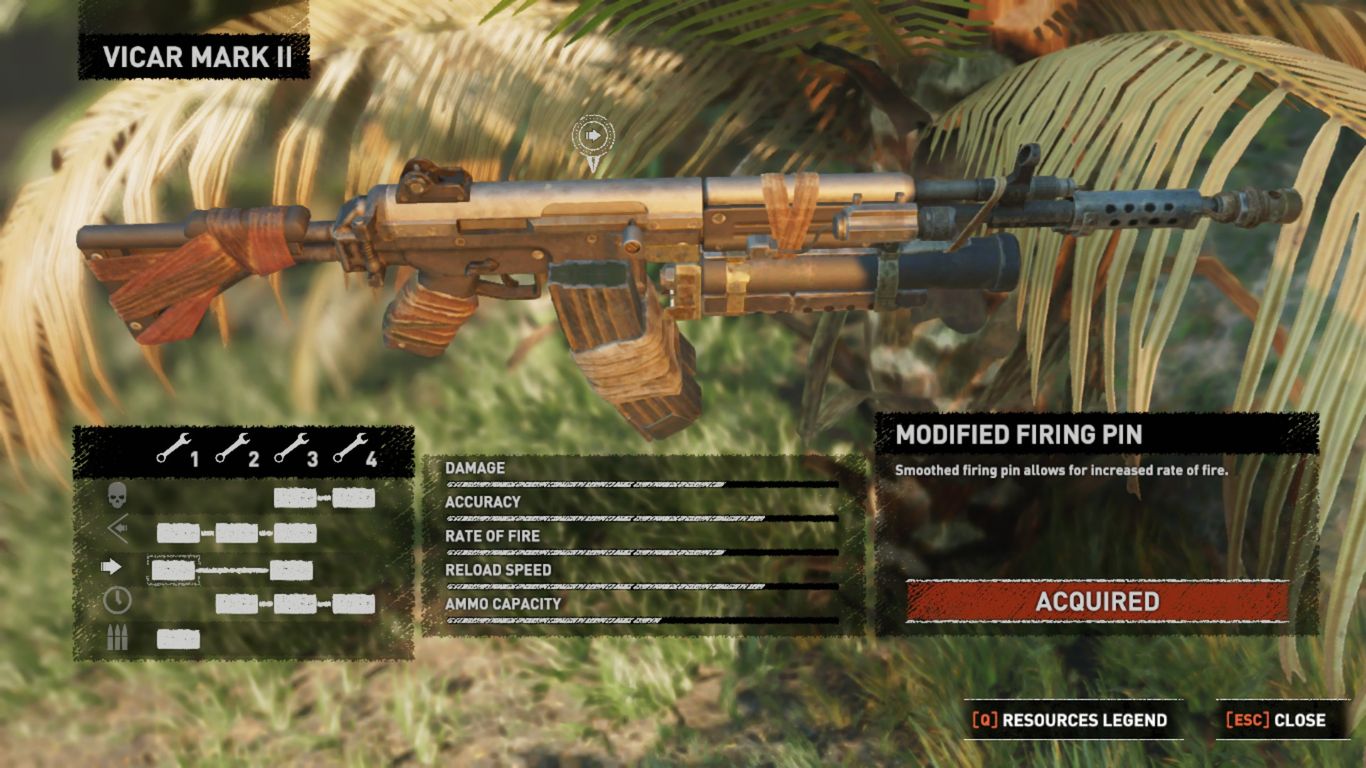
Task: Choose the level 1 accuracy upgrade node
Action: (178, 533)
